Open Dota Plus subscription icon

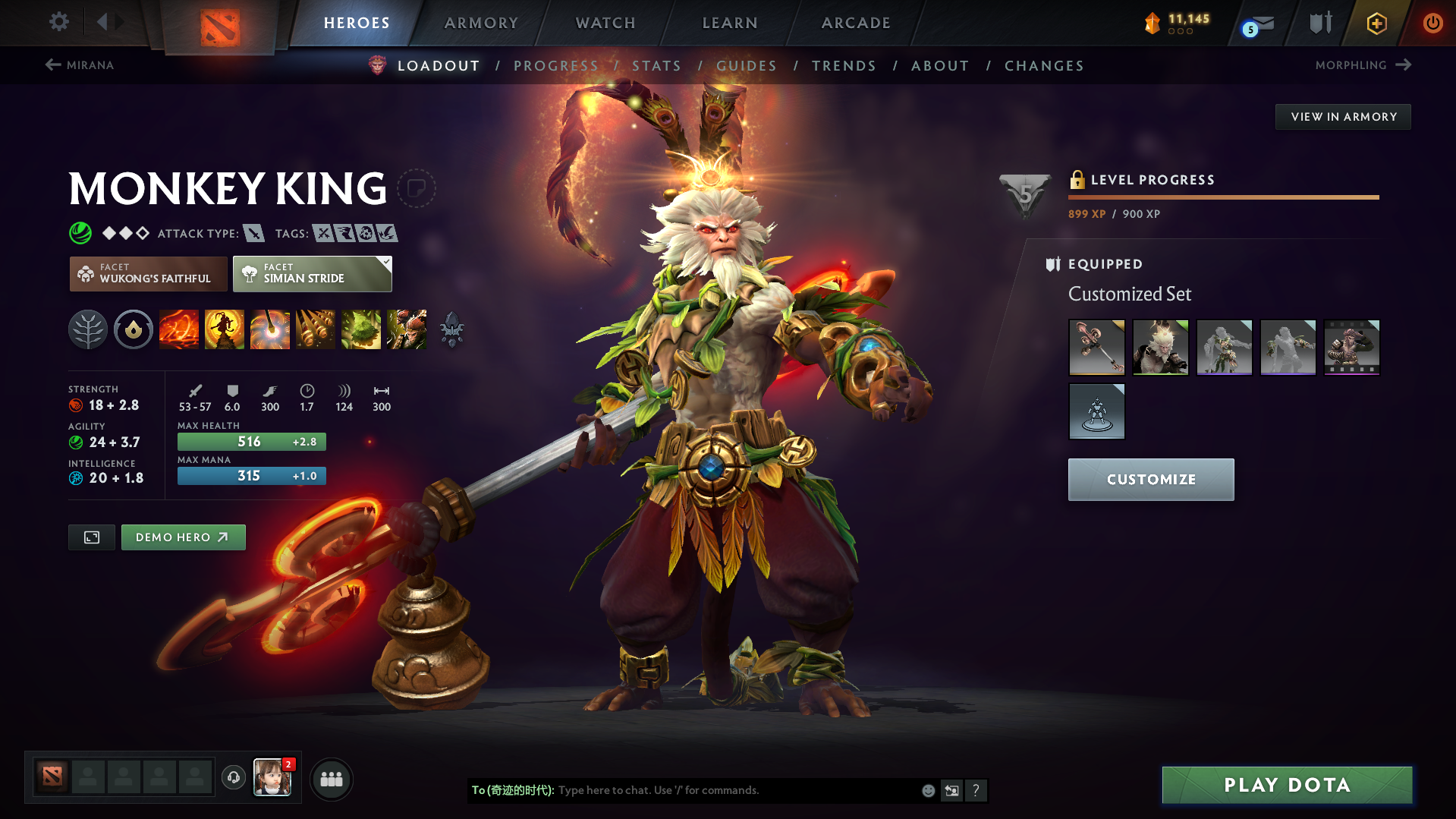tap(1376, 23)
